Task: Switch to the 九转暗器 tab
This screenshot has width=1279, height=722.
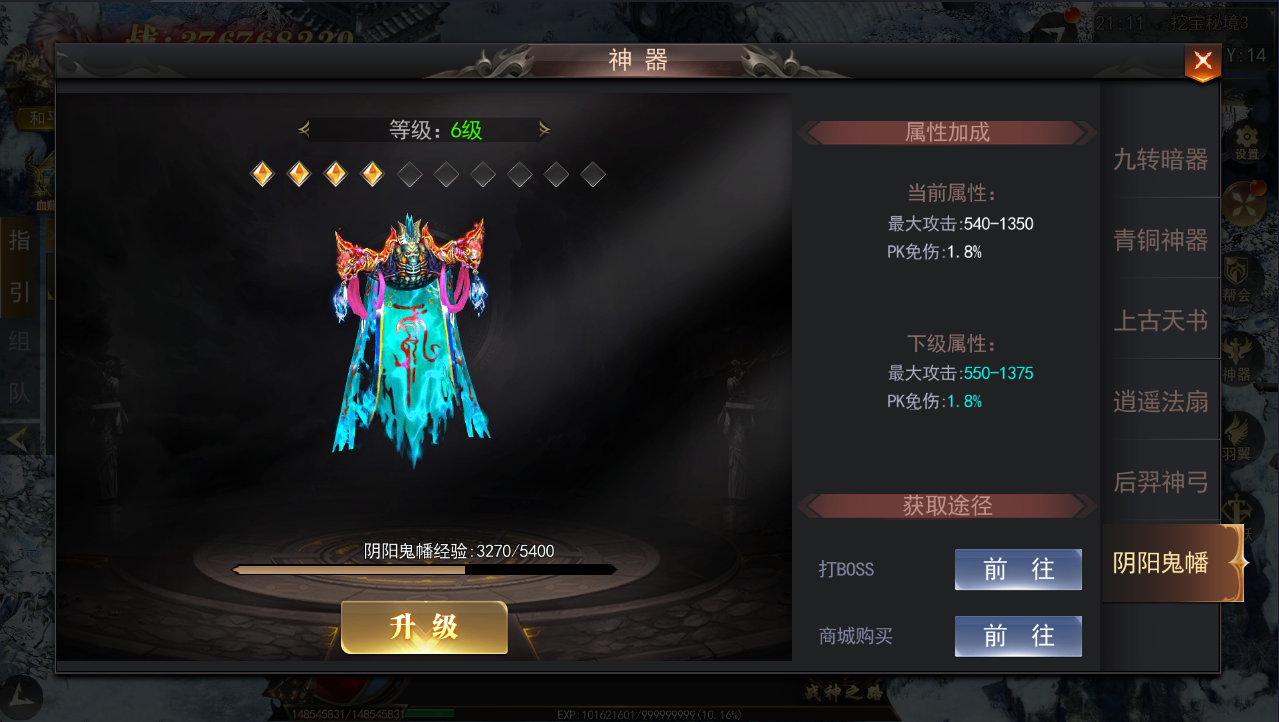Action: click(1160, 159)
